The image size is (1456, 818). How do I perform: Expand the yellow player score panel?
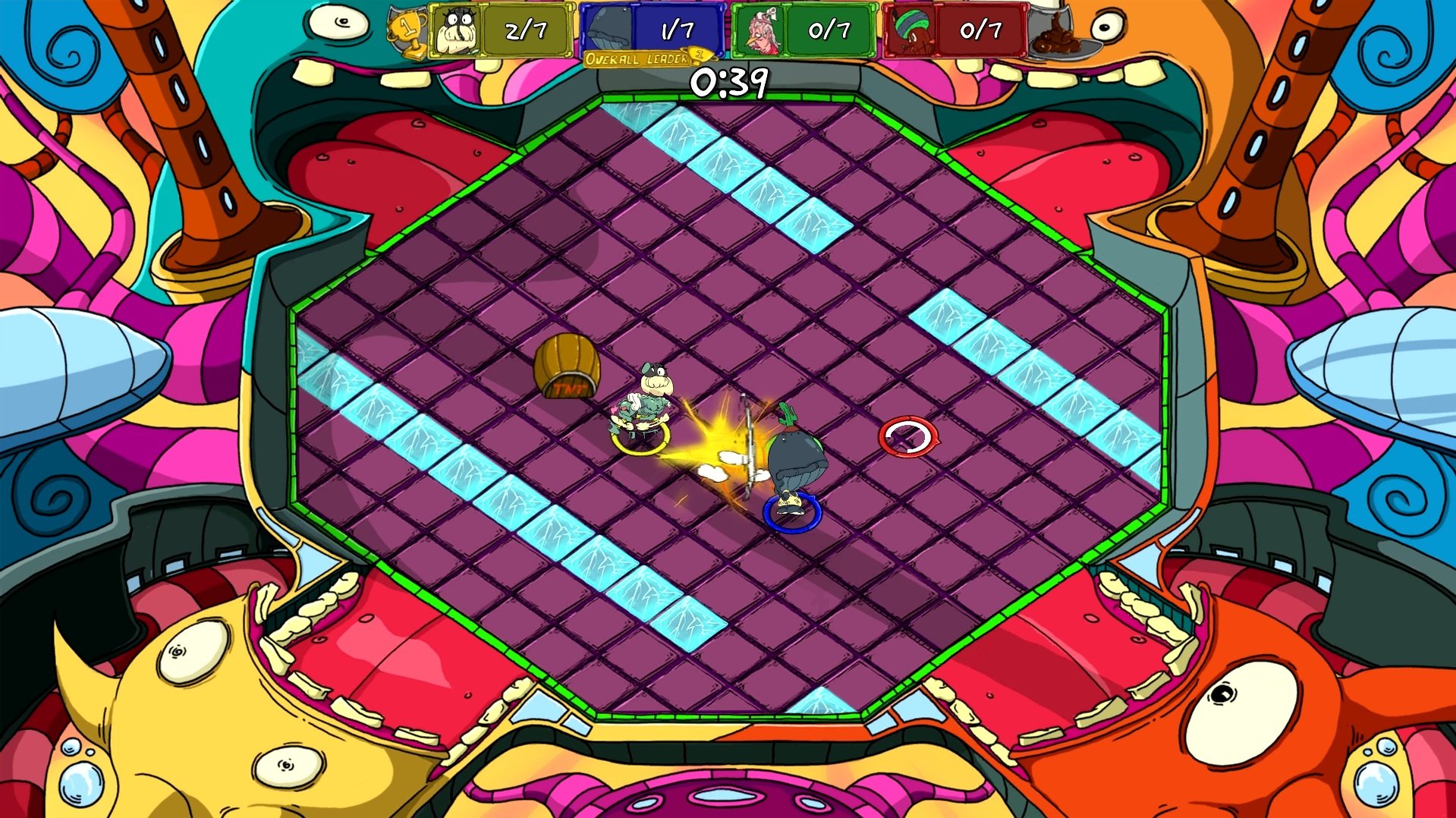coord(502,30)
